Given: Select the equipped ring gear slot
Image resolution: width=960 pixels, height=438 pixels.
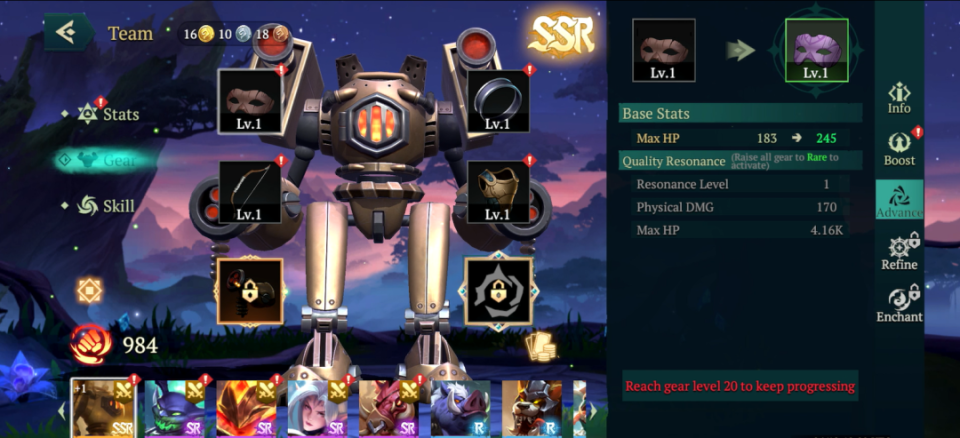Looking at the screenshot, I should click(x=498, y=101).
